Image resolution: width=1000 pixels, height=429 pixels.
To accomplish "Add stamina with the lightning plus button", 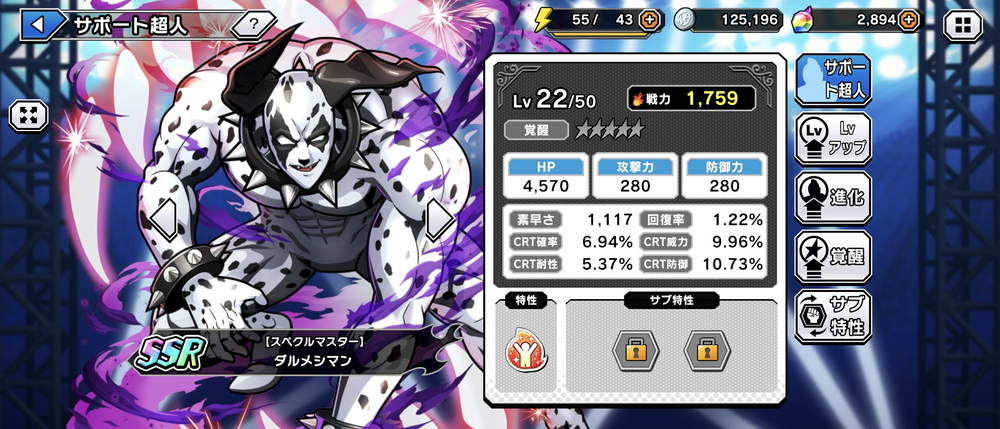I will point(650,19).
